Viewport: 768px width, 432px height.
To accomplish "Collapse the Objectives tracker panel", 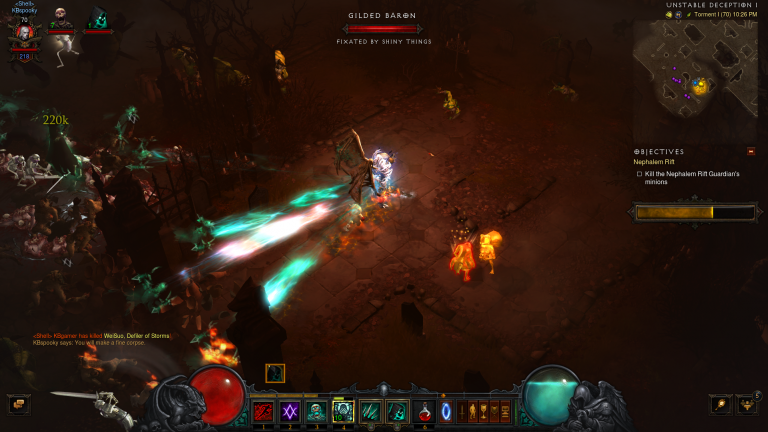I will 751,151.
